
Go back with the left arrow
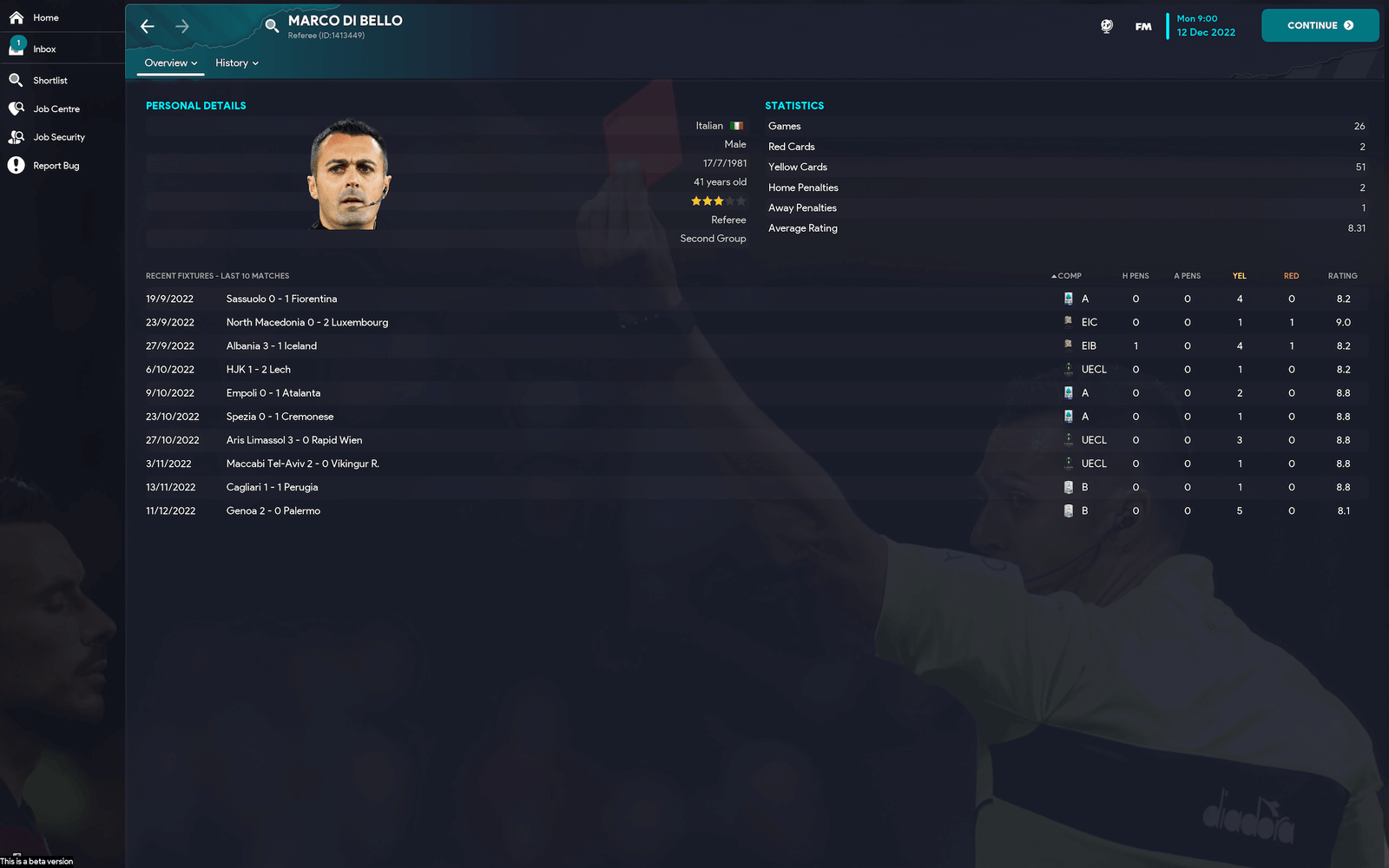coord(148,26)
